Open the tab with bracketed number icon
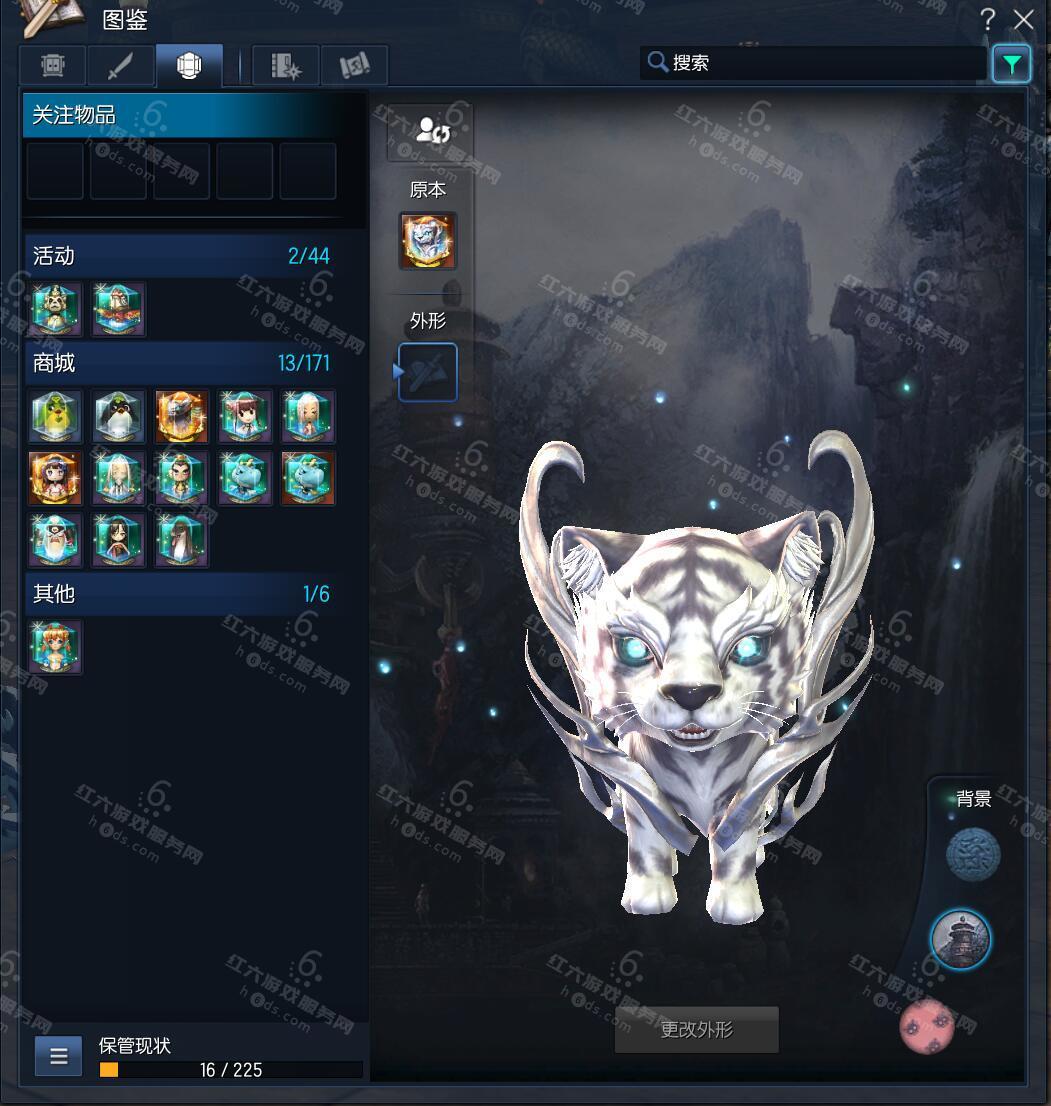The height and width of the screenshot is (1106, 1051). 354,66
